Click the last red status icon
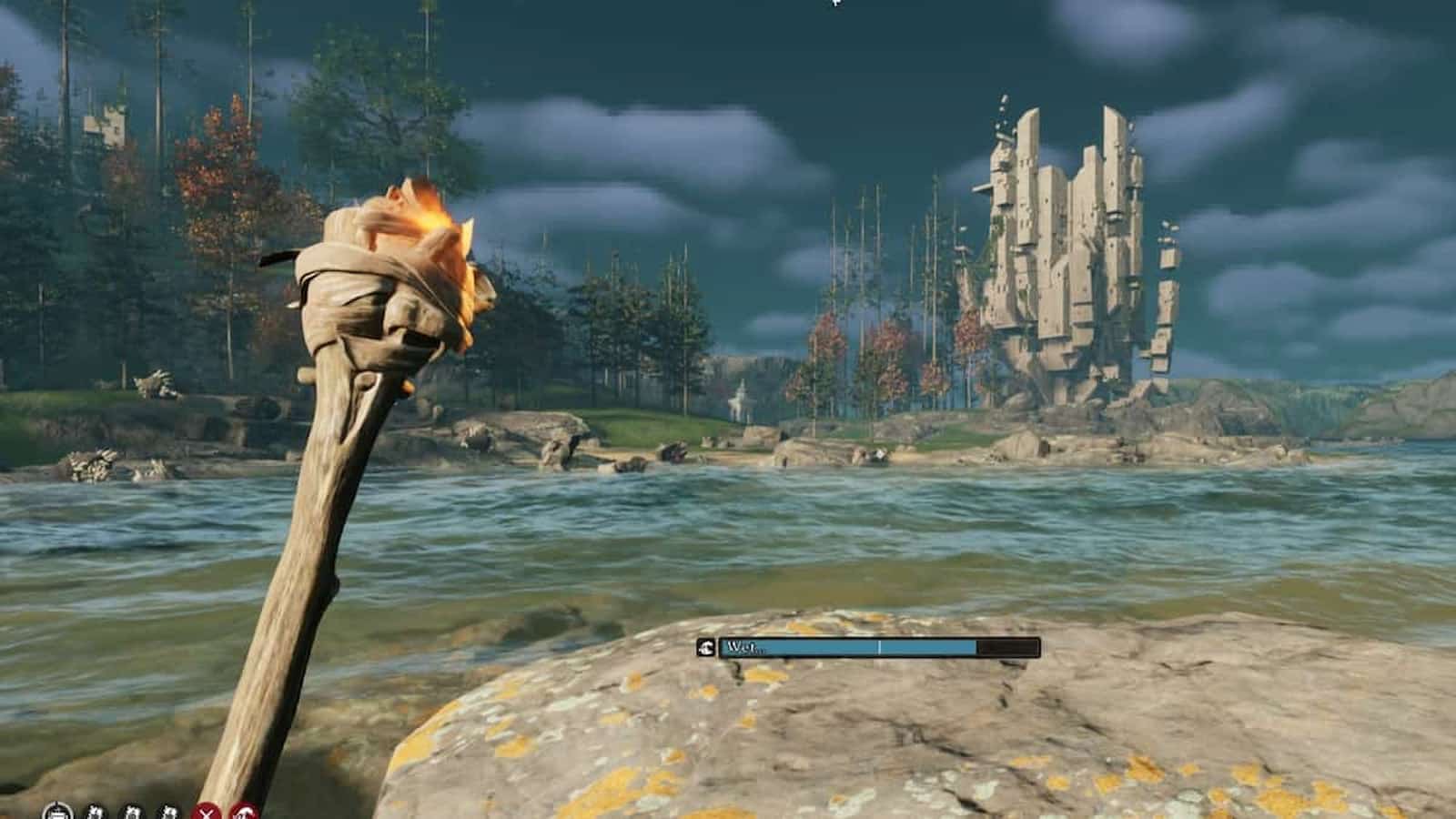Screen dimensions: 1456x819 pyautogui.click(x=244, y=813)
